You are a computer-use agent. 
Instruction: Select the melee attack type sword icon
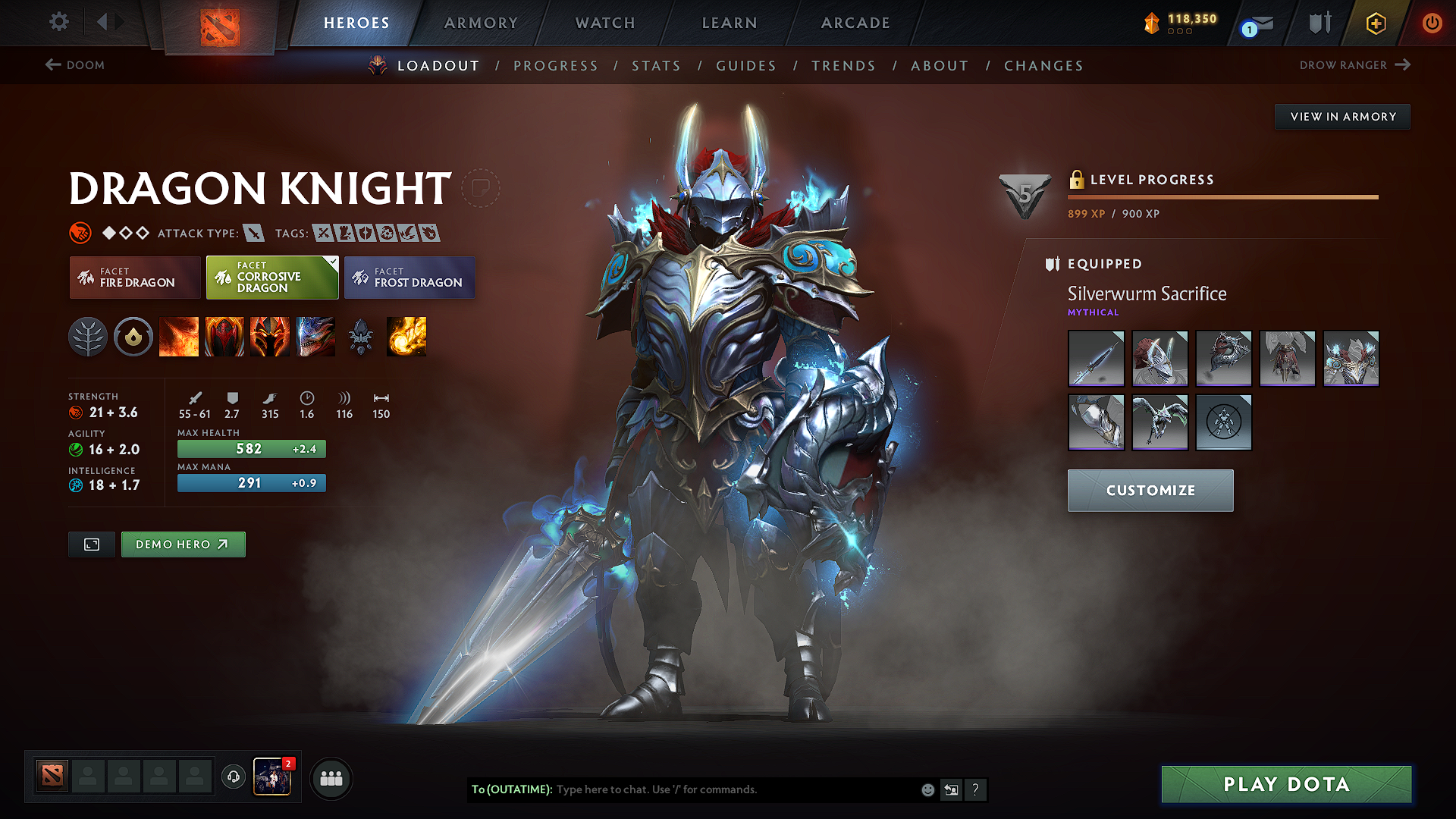pos(252,233)
